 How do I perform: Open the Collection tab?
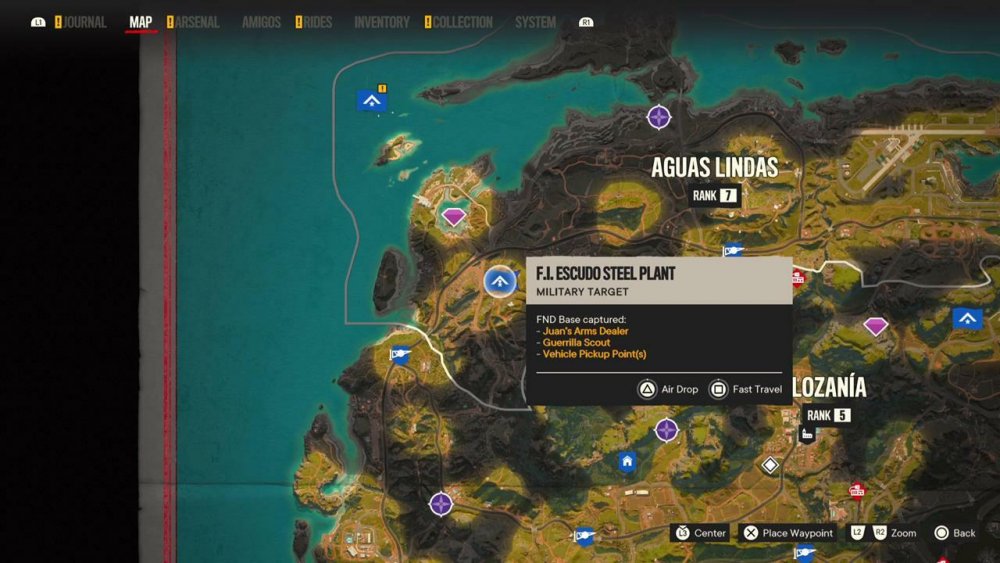coord(462,22)
